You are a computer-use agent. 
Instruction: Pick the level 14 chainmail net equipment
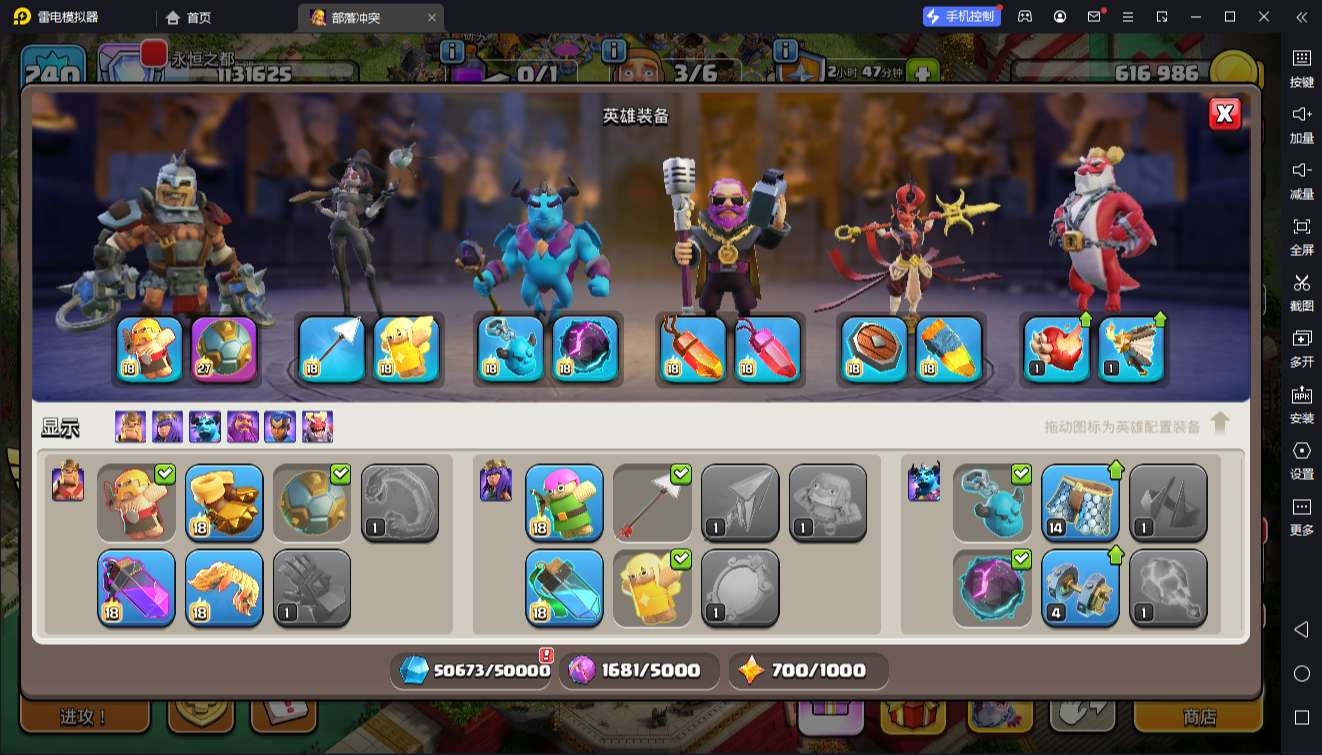pyautogui.click(x=1080, y=502)
